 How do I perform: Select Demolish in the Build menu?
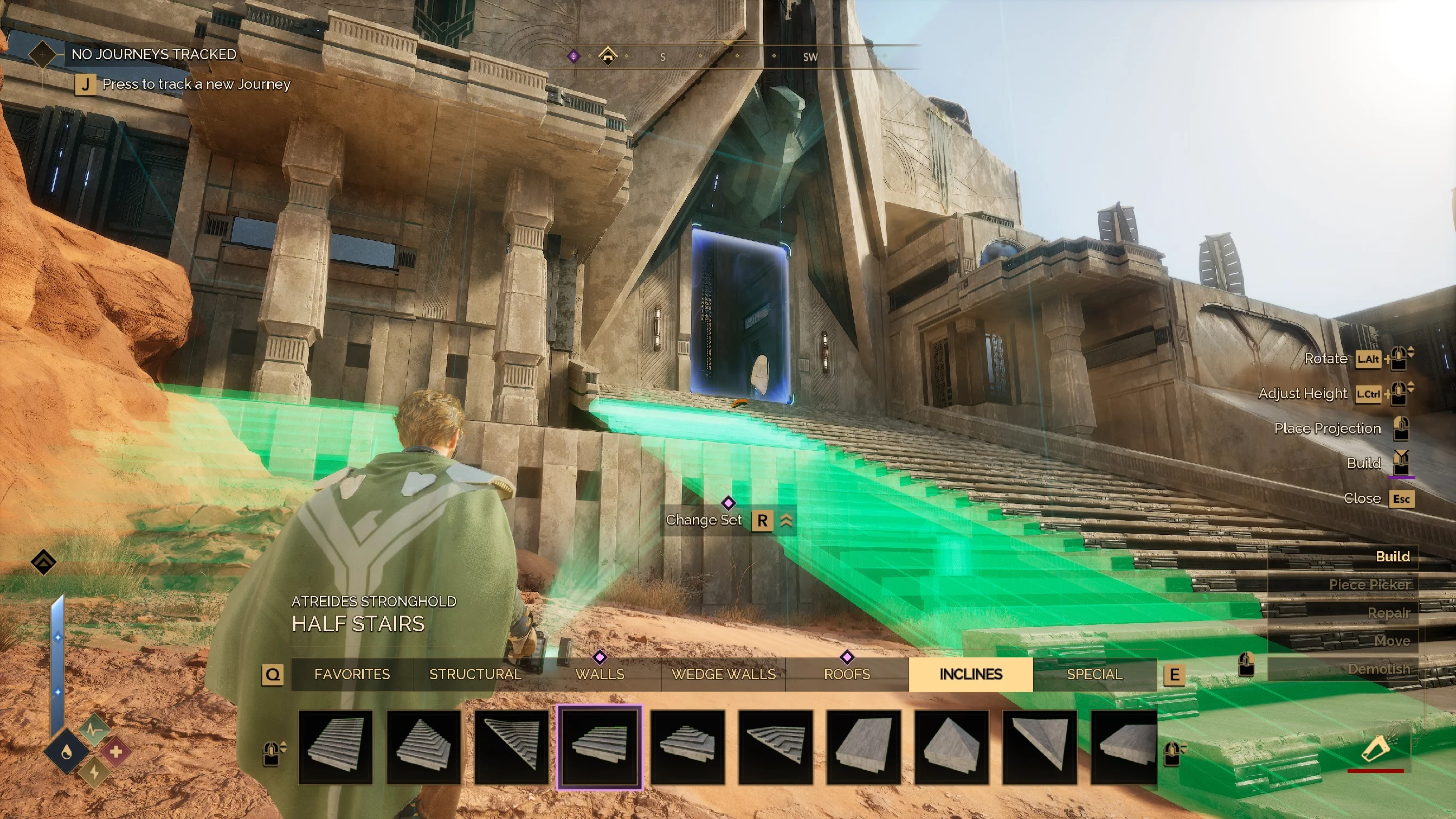[1379, 669]
